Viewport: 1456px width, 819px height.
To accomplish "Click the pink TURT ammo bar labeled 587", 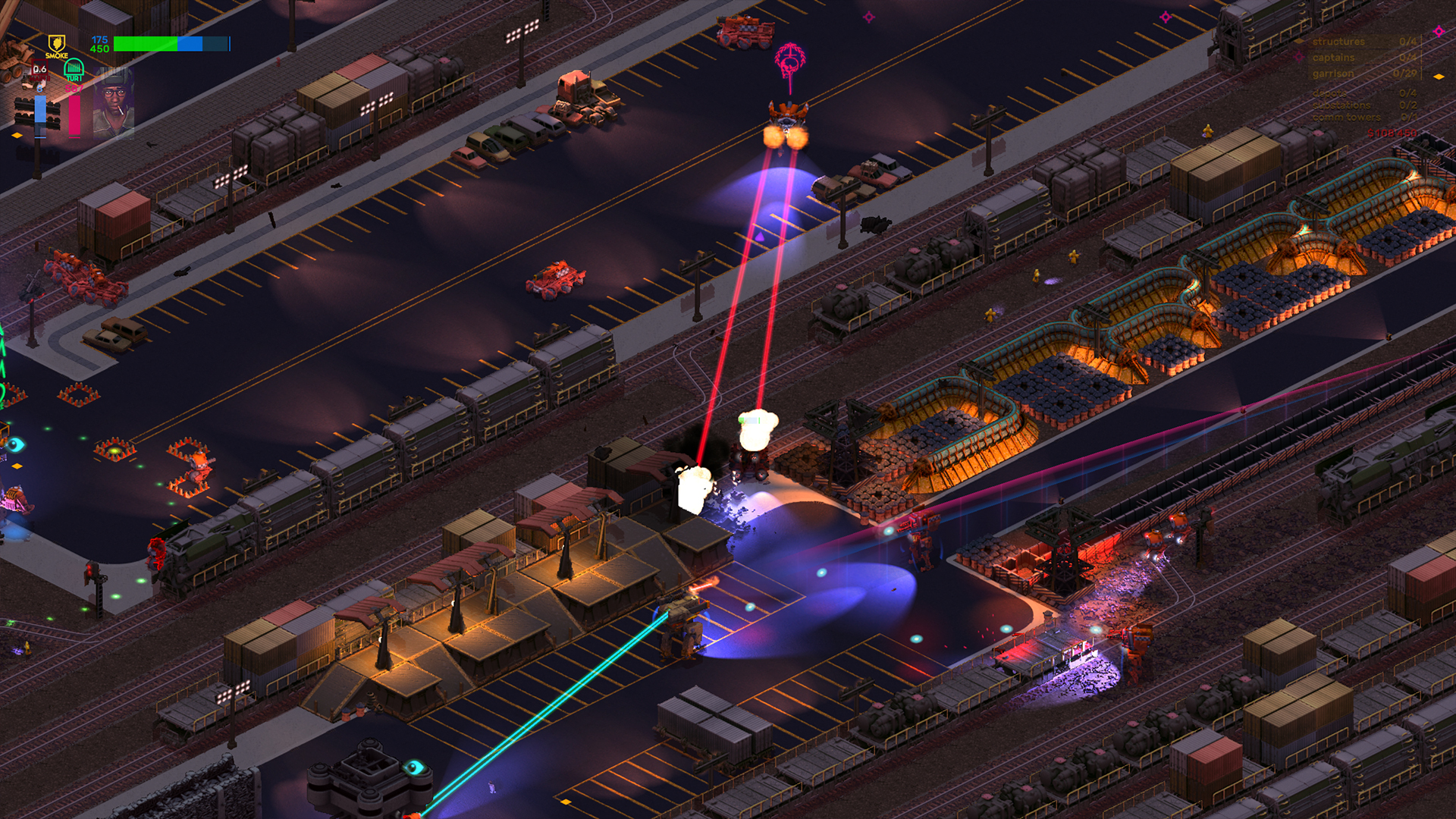I will click(x=74, y=116).
